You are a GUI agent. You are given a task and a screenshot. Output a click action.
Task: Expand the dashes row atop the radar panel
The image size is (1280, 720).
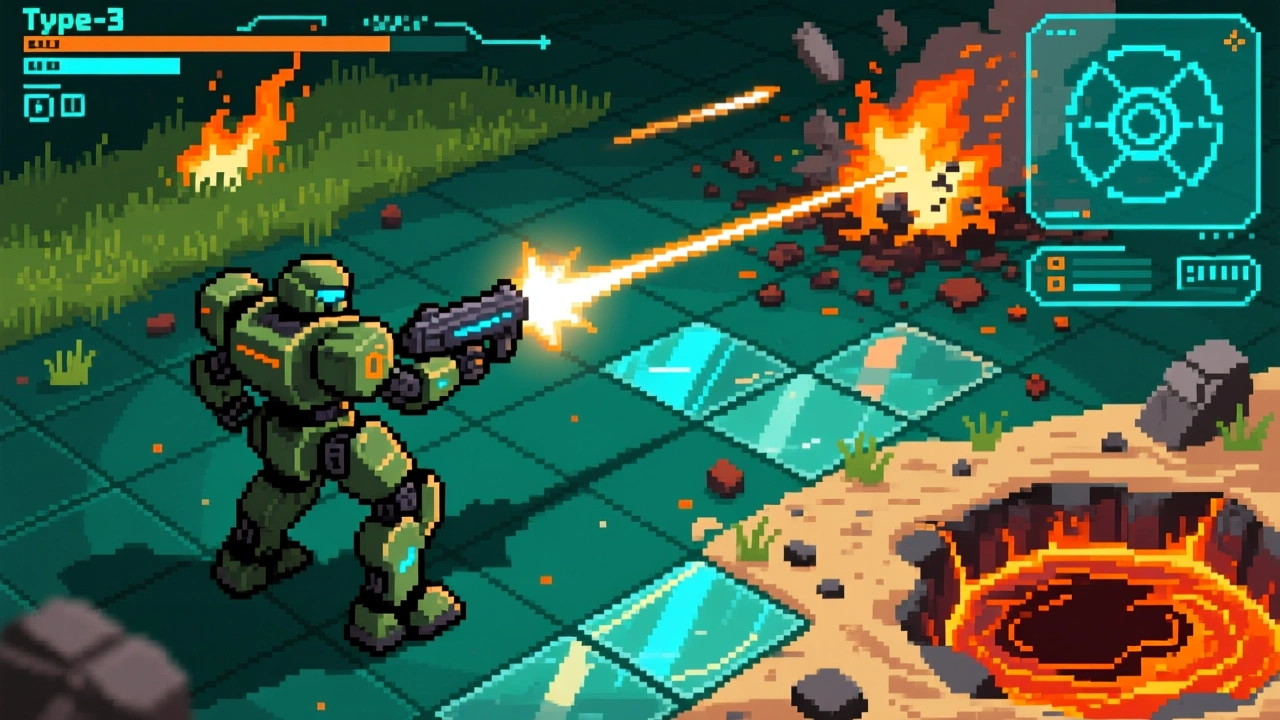pyautogui.click(x=1060, y=31)
